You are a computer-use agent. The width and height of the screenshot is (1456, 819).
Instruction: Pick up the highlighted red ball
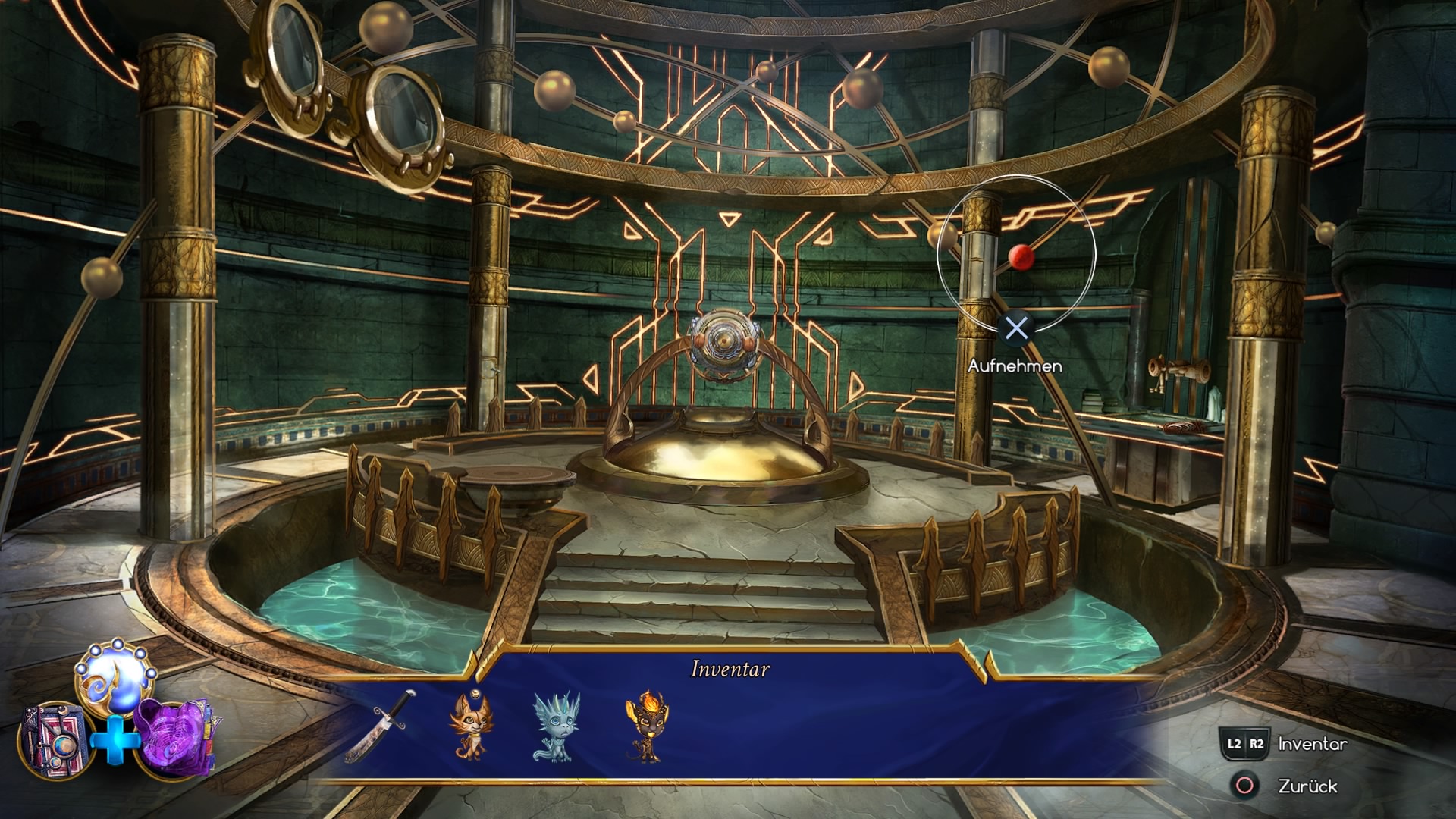click(x=1021, y=257)
